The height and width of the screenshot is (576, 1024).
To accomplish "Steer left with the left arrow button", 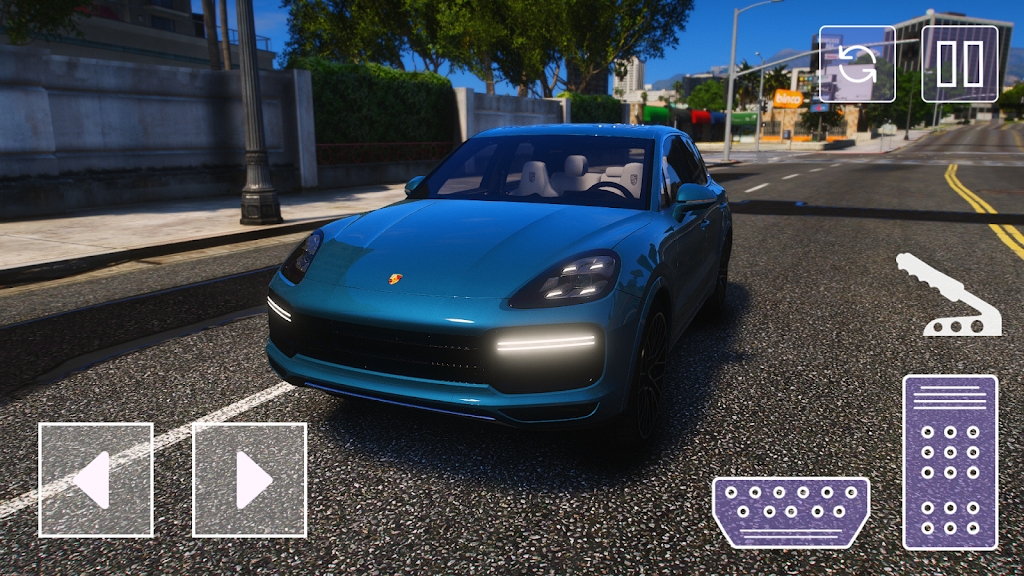I will [96, 480].
